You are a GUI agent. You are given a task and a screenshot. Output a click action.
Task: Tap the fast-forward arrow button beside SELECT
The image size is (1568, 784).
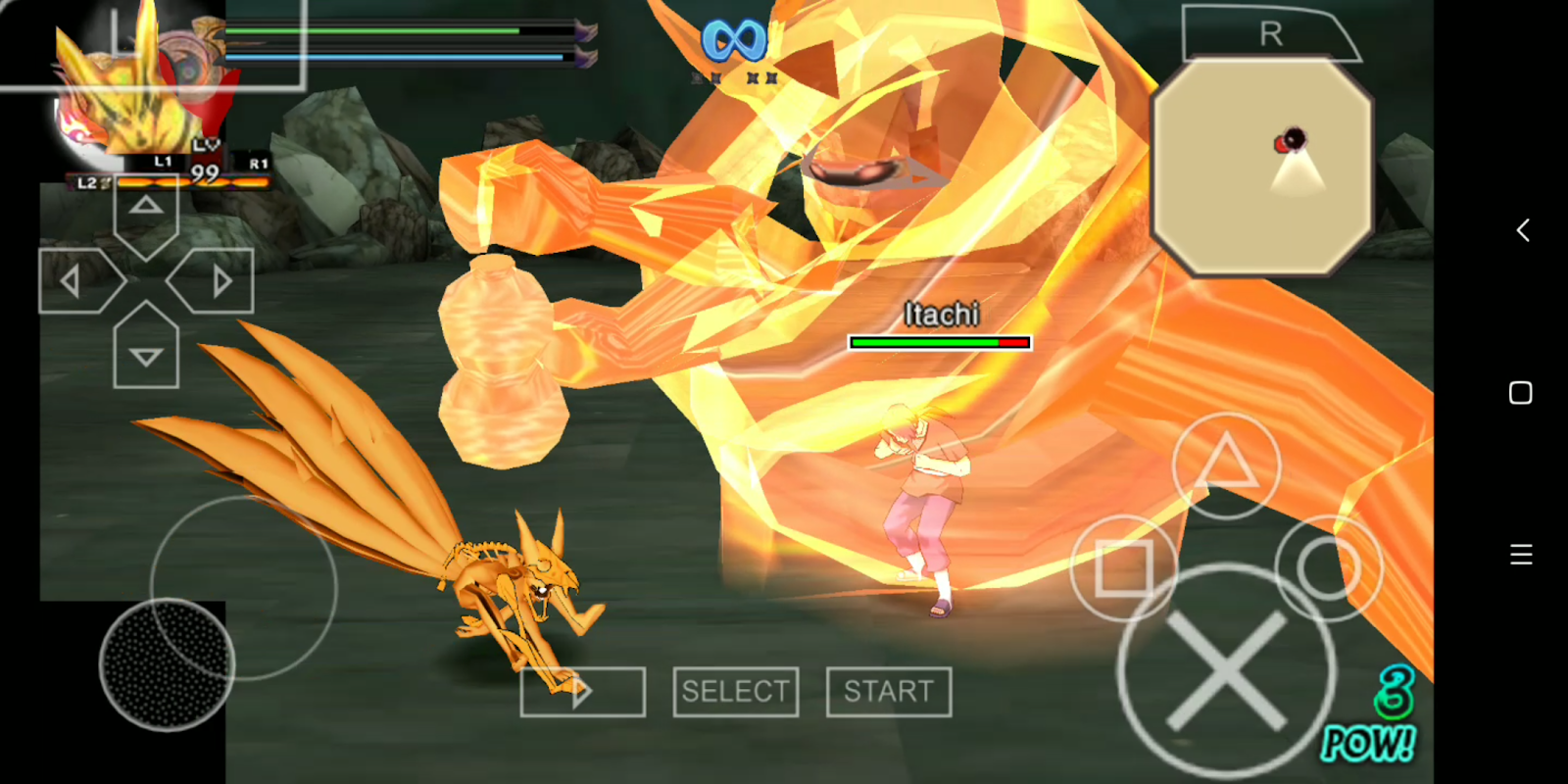[x=582, y=691]
